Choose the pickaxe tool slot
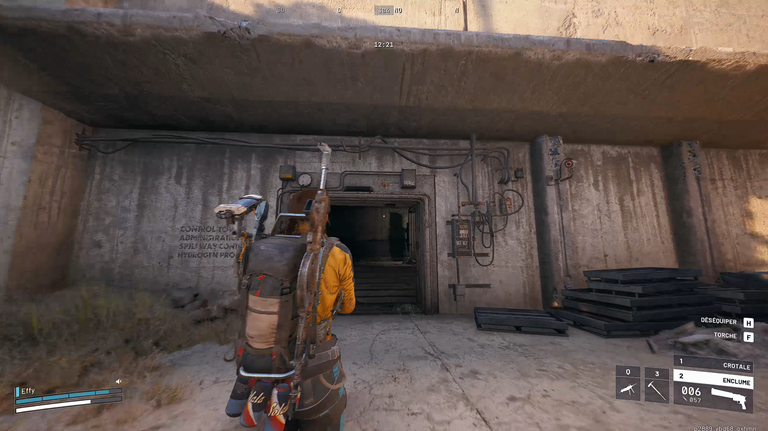This screenshot has width=768, height=431. [656, 384]
